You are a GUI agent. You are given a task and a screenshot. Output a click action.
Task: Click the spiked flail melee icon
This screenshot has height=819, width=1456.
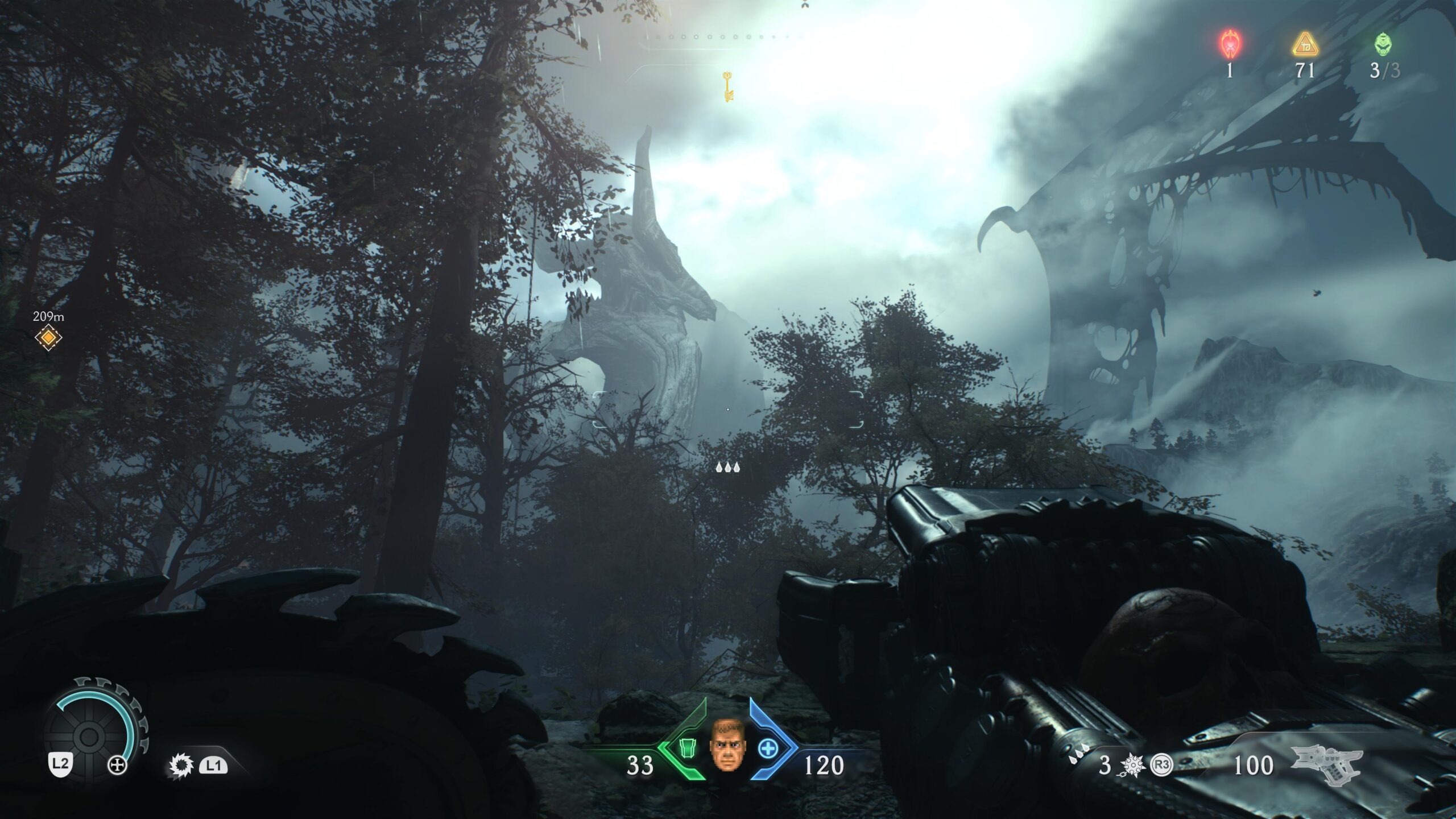click(1130, 766)
